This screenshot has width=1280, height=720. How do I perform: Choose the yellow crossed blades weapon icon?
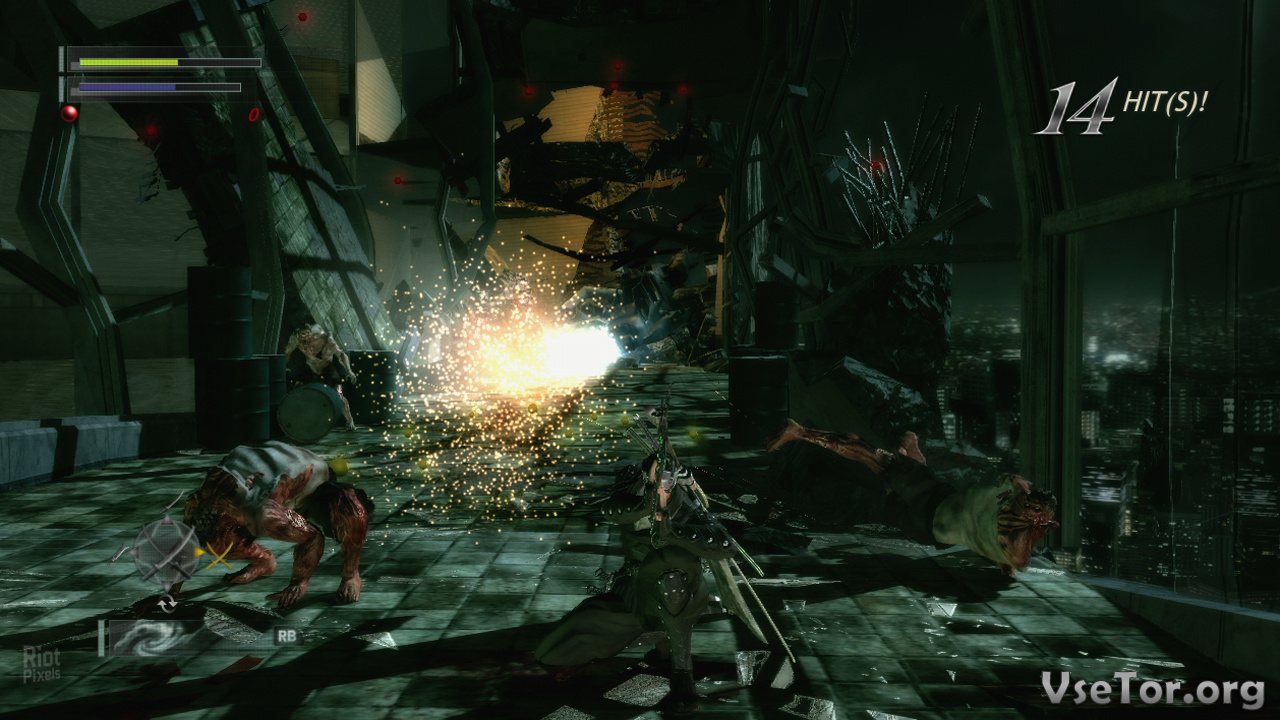click(x=218, y=556)
